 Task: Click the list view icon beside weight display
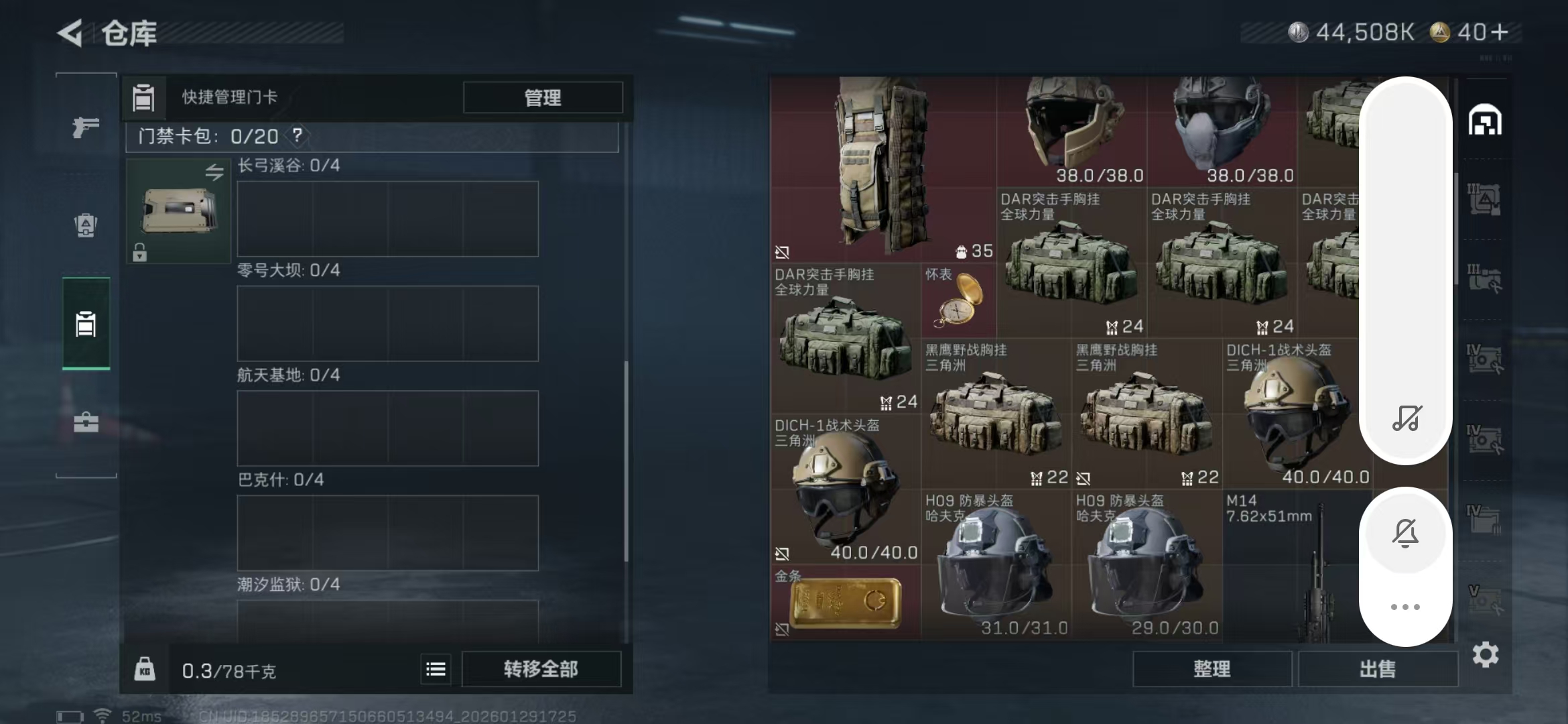pos(435,668)
